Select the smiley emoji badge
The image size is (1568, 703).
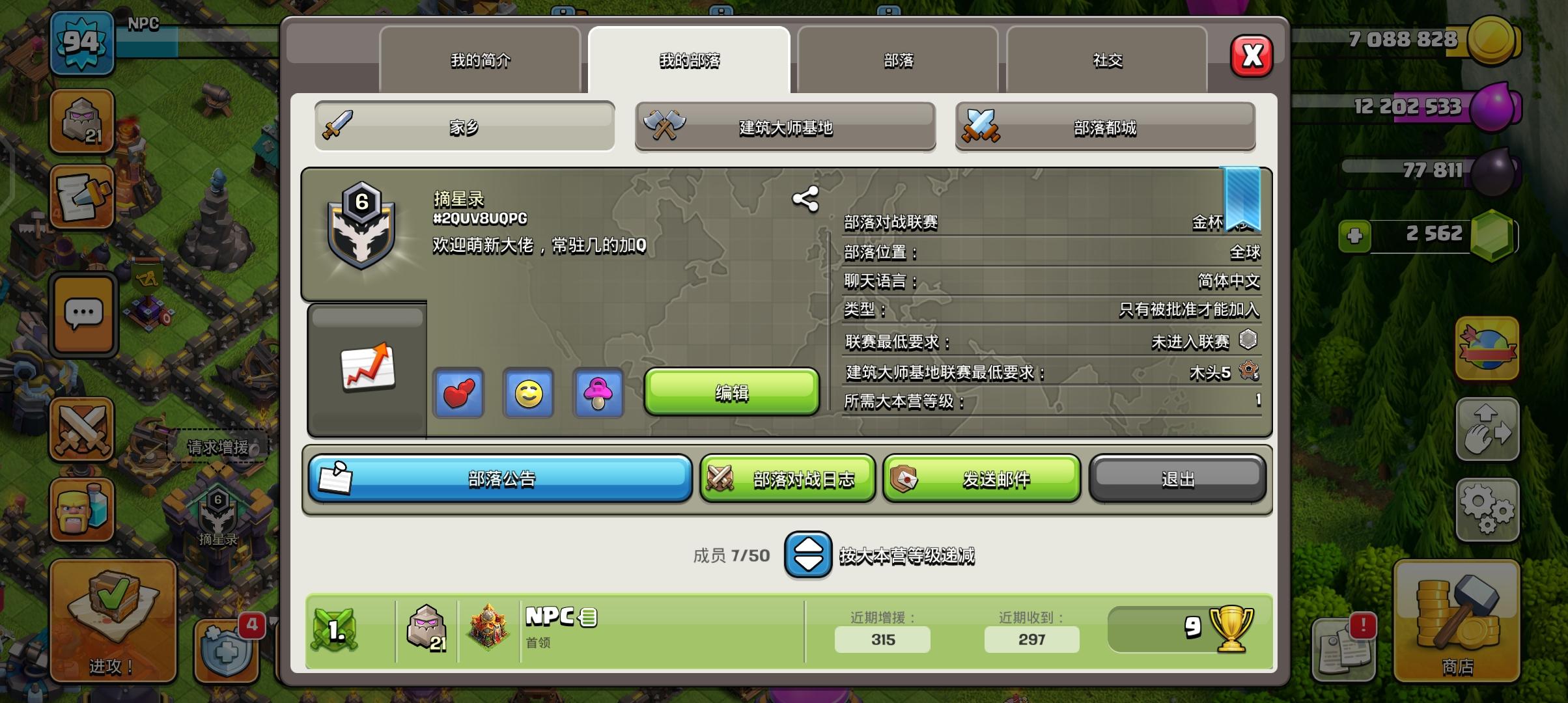pos(528,394)
